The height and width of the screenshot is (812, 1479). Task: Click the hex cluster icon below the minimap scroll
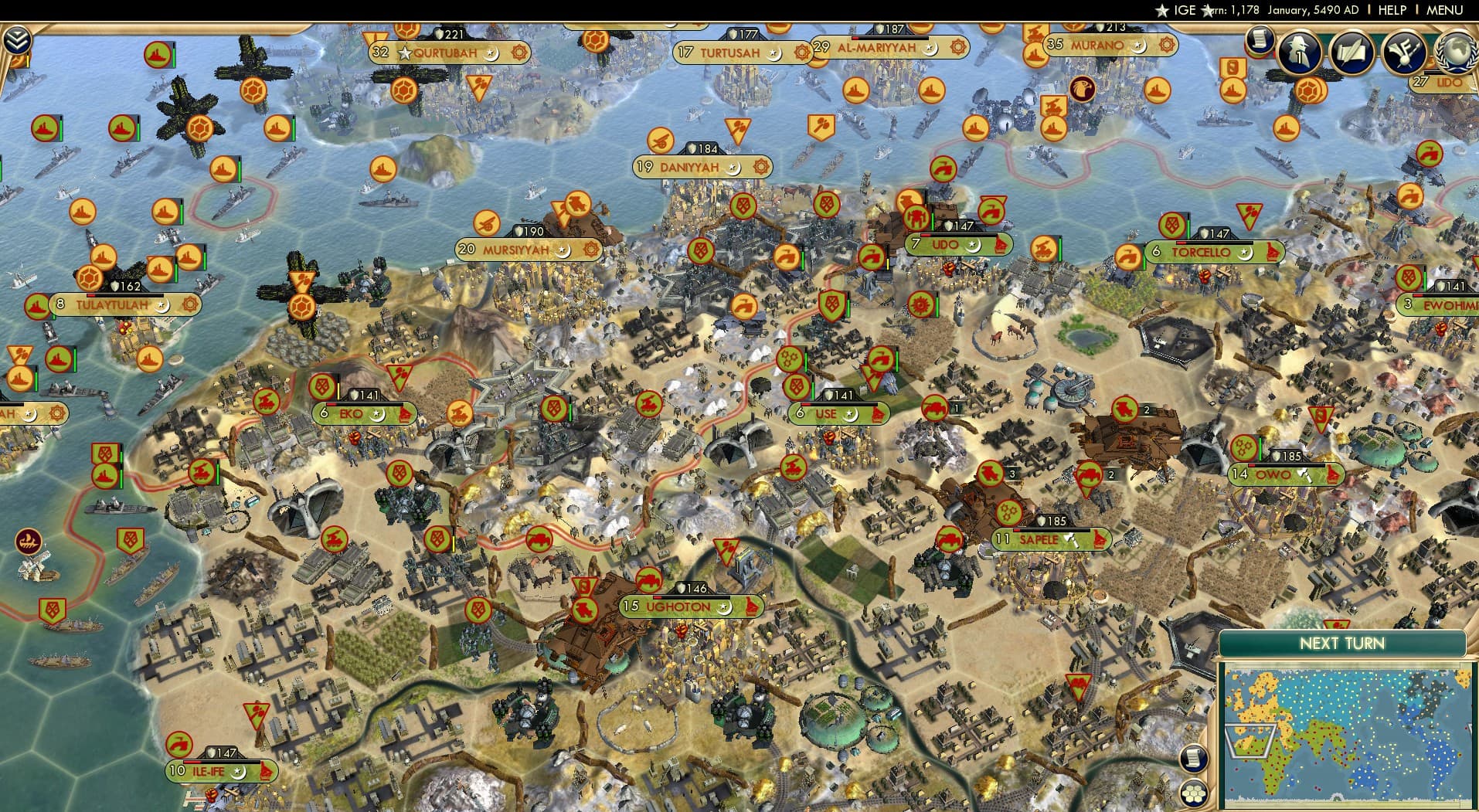click(1195, 792)
